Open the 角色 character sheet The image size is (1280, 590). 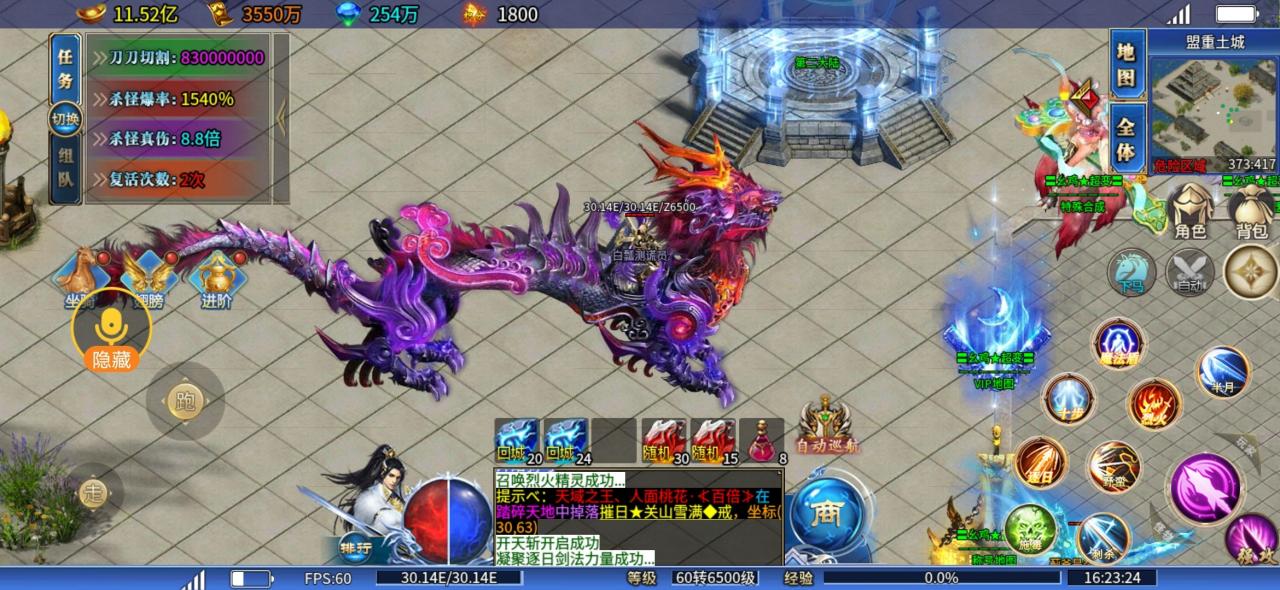1190,212
